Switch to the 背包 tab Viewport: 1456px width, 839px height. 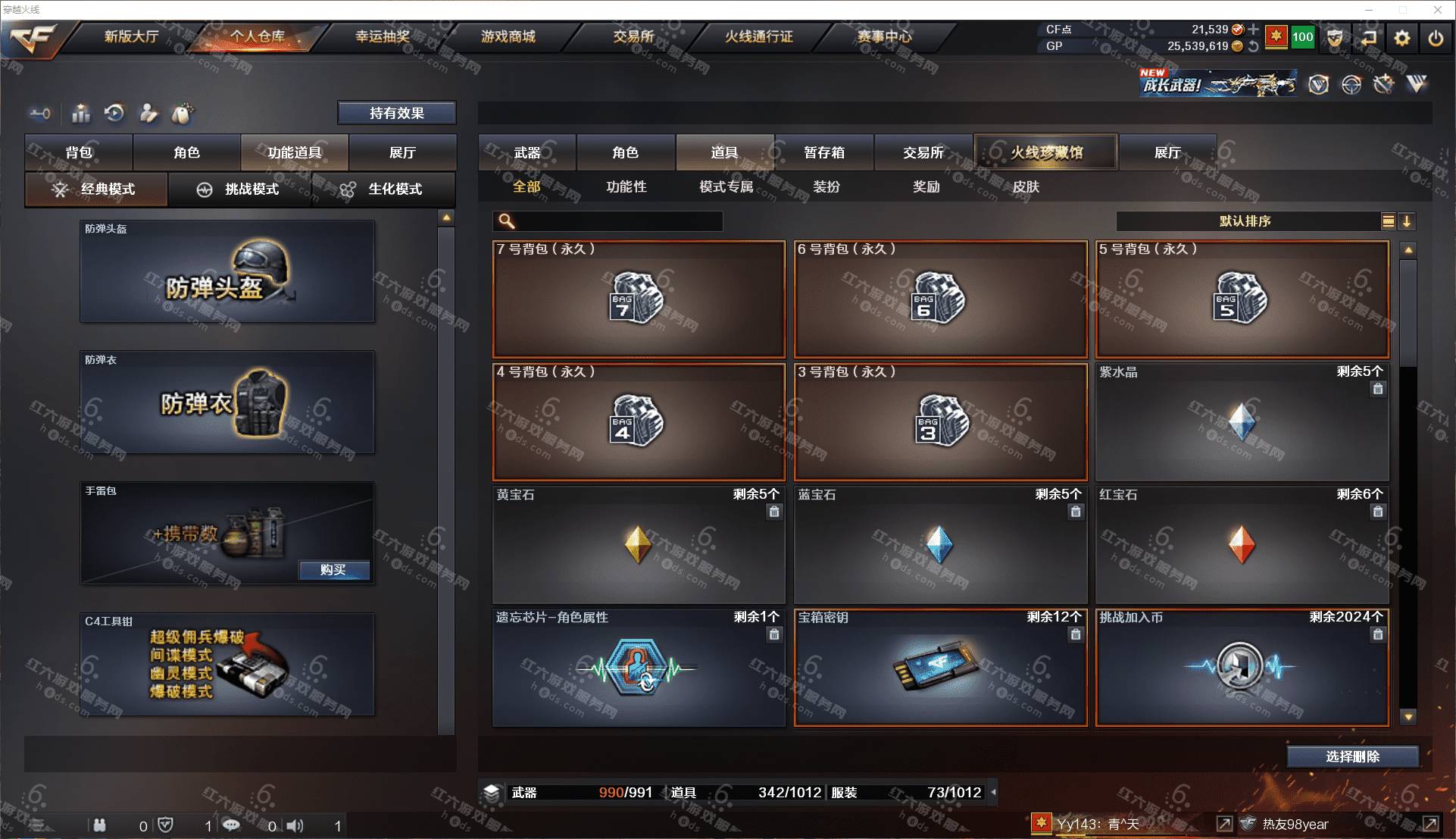coord(79,152)
